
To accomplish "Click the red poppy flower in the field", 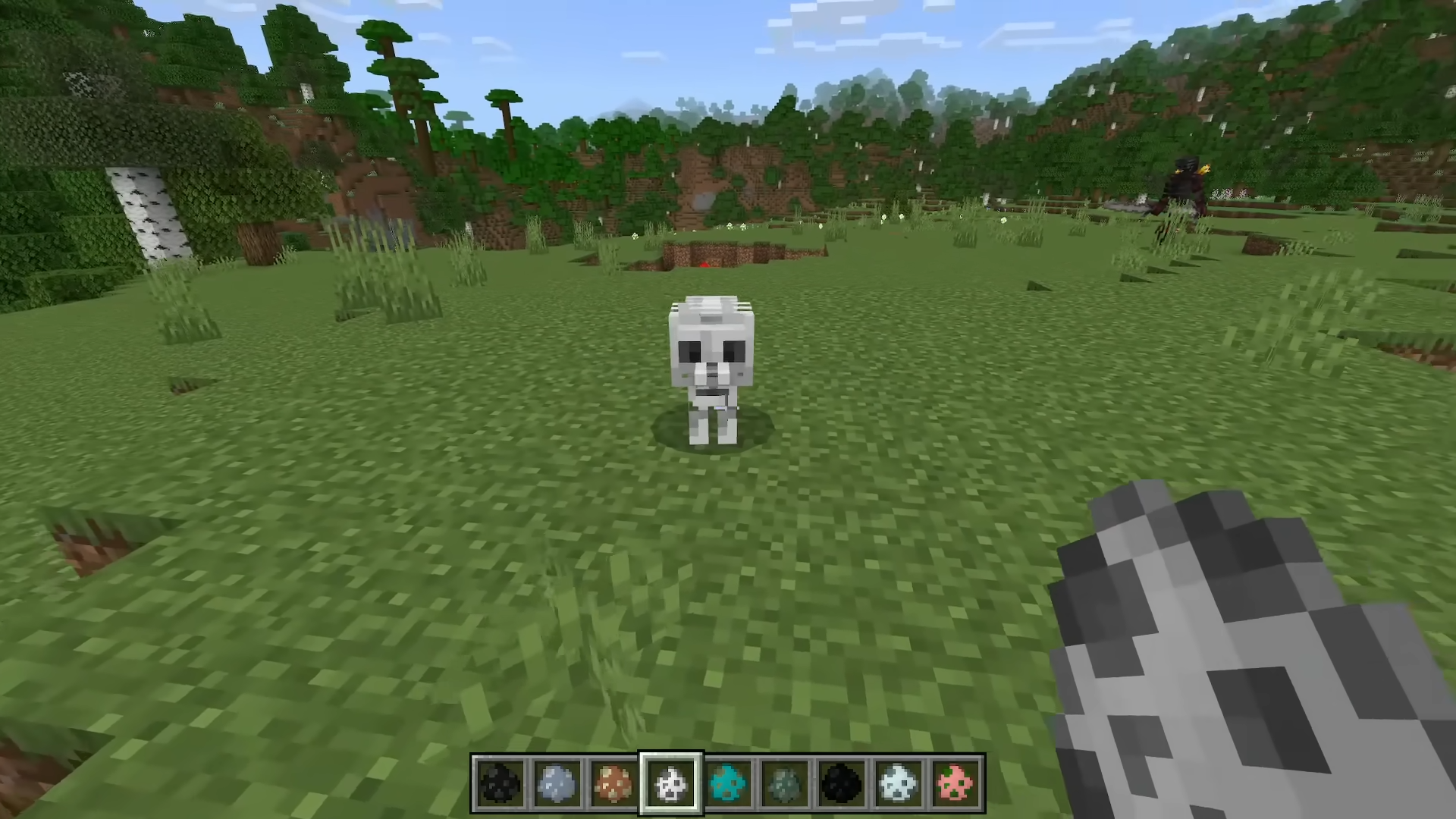I will 704,265.
